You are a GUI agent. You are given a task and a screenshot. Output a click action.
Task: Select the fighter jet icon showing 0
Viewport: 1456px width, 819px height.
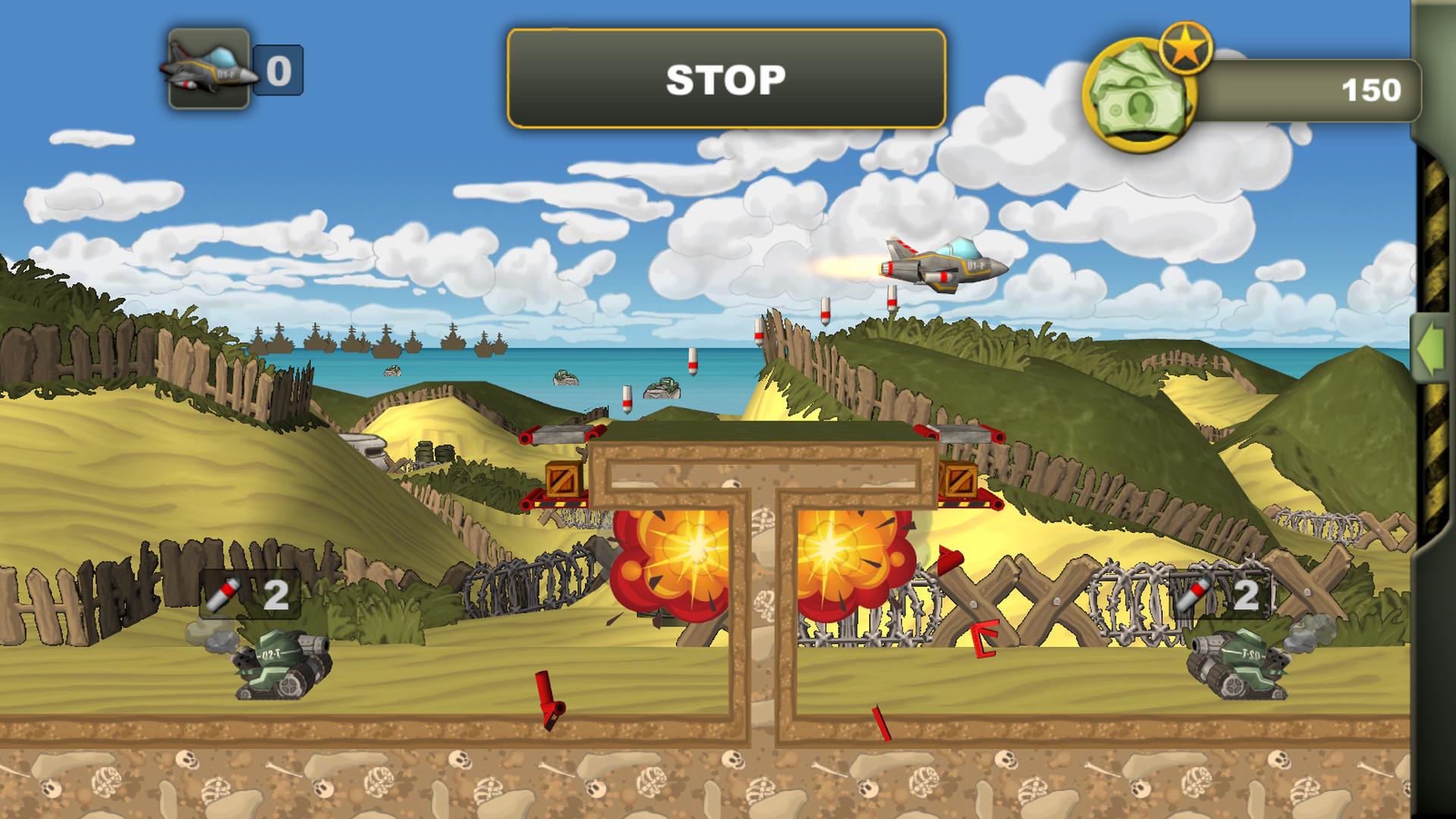point(206,68)
